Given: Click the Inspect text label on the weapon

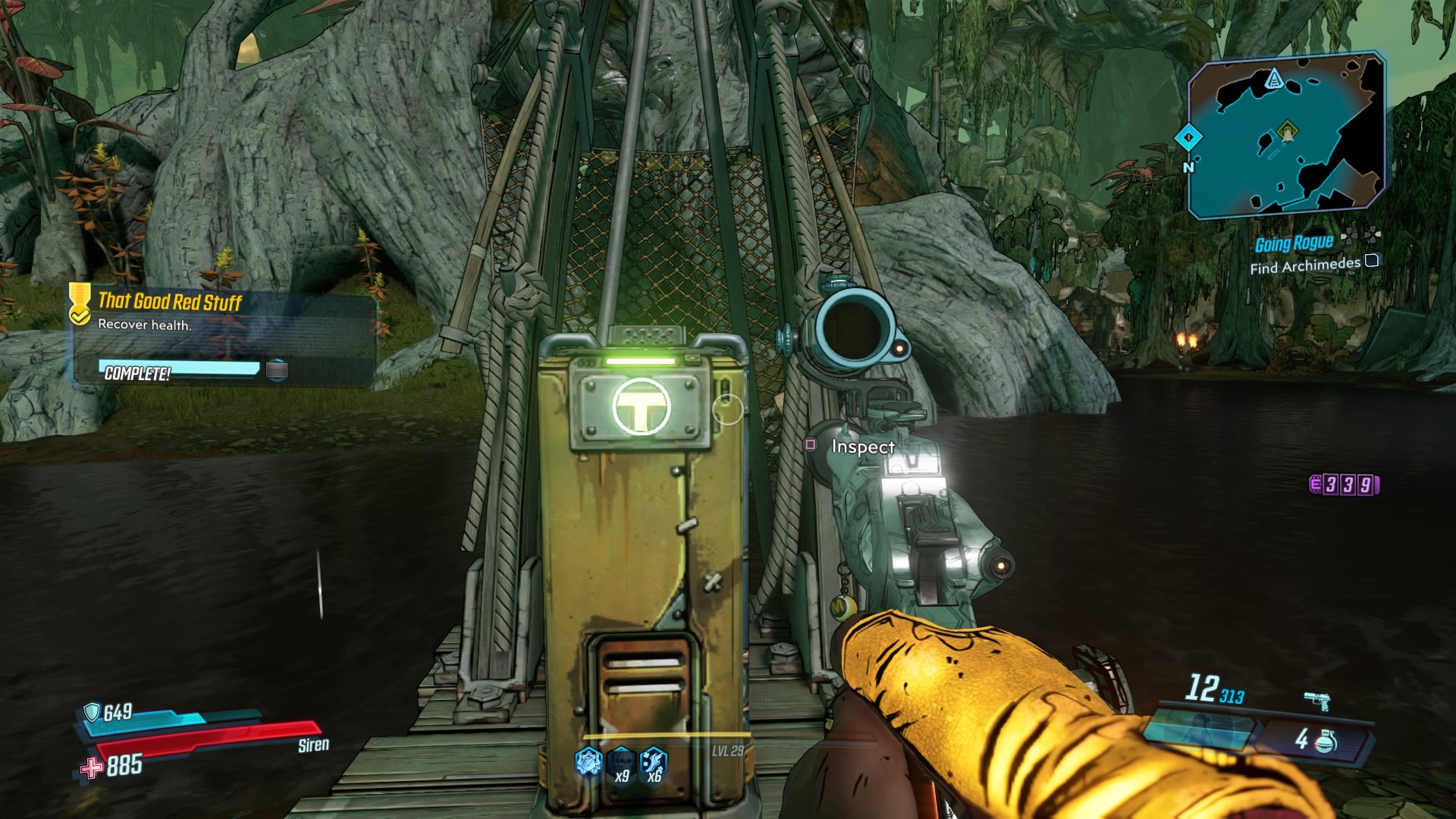Looking at the screenshot, I should pos(862,447).
